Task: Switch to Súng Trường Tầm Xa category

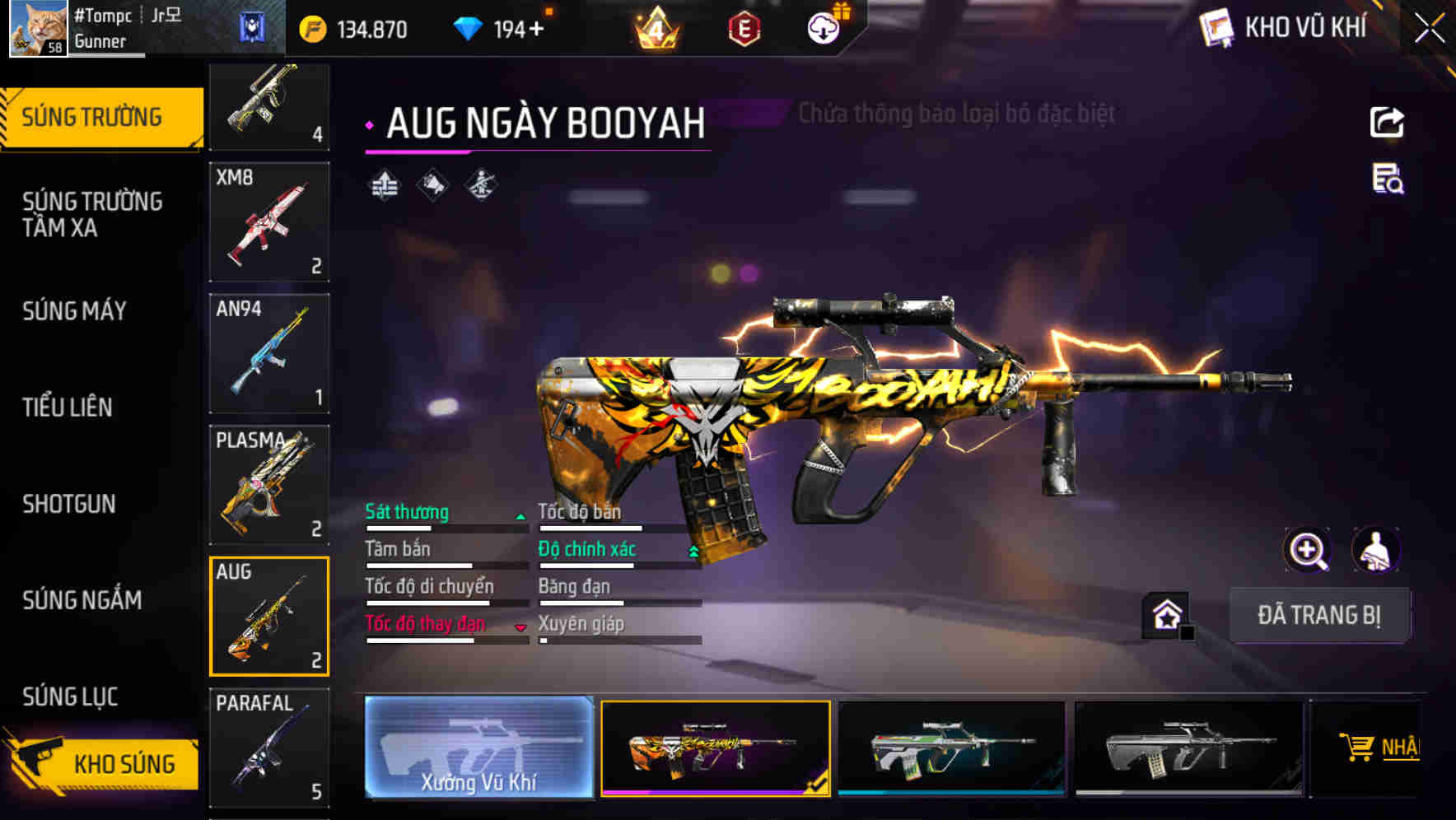Action: 92,214
